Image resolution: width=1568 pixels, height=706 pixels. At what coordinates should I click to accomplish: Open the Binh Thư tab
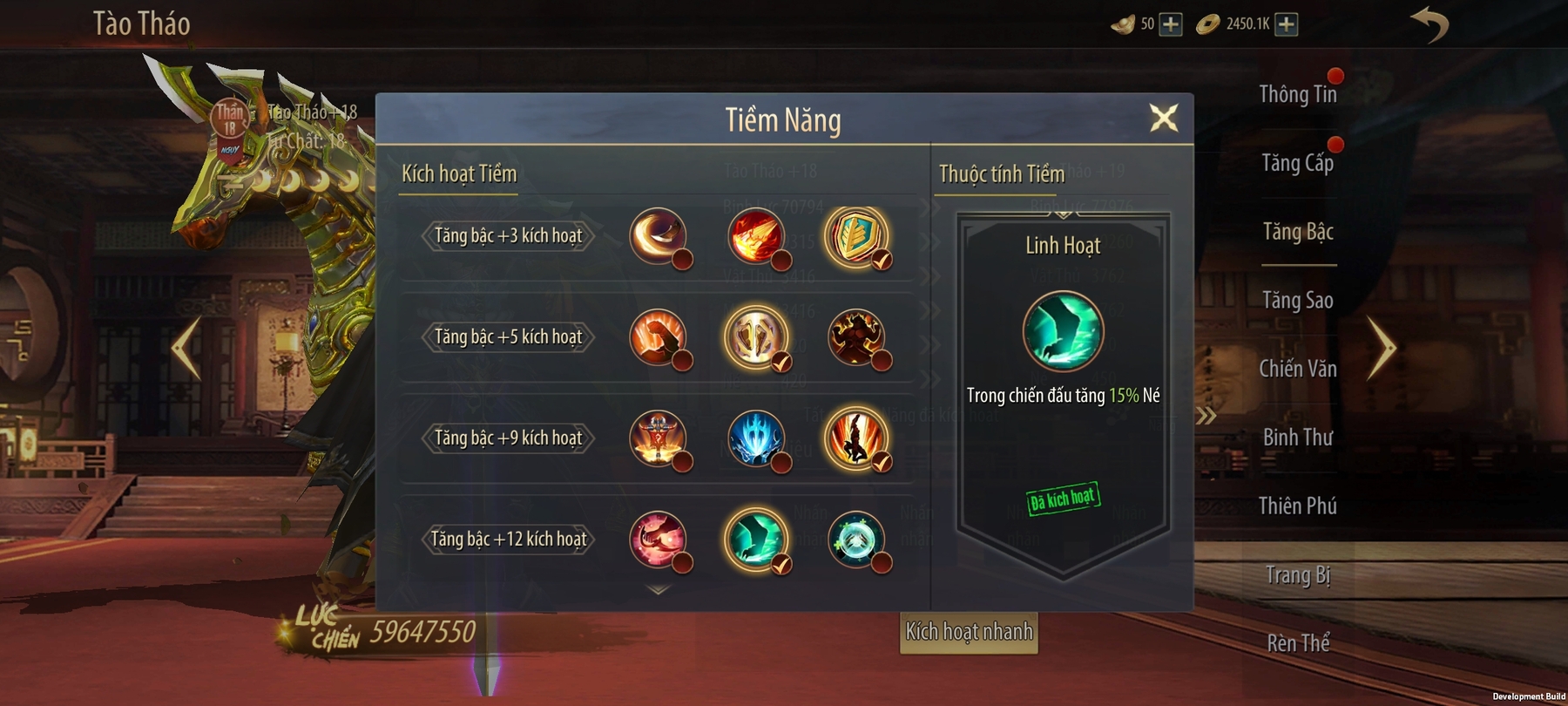1297,438
